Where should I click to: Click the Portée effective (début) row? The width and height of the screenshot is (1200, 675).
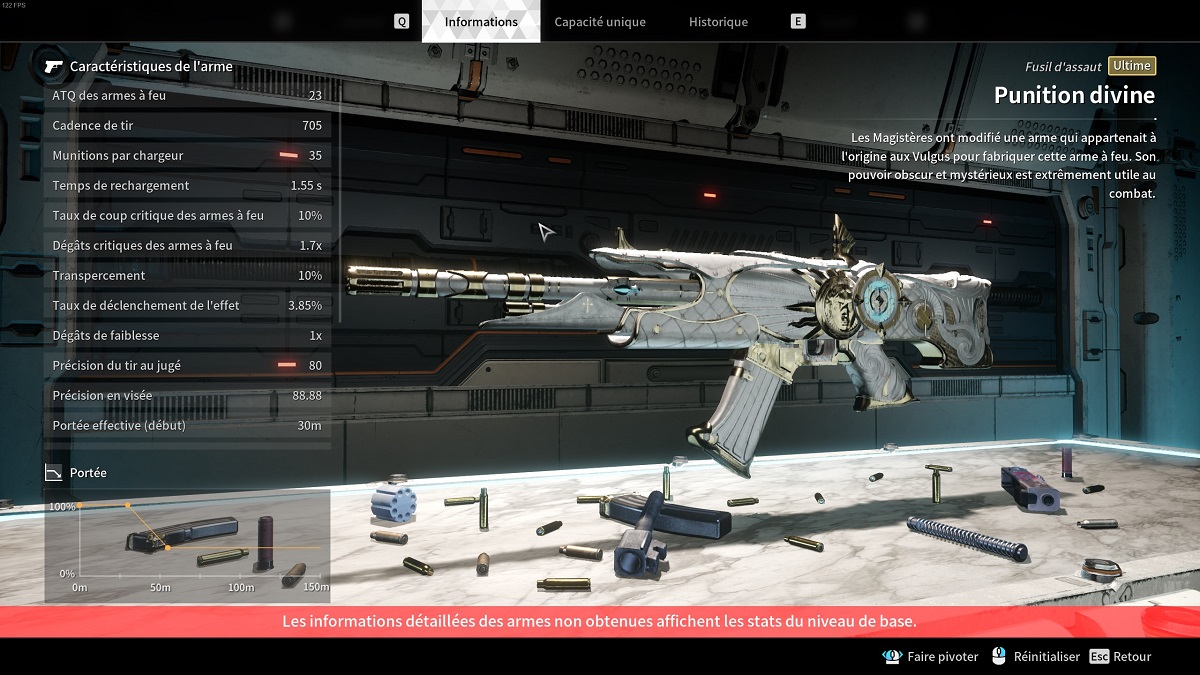(x=187, y=426)
